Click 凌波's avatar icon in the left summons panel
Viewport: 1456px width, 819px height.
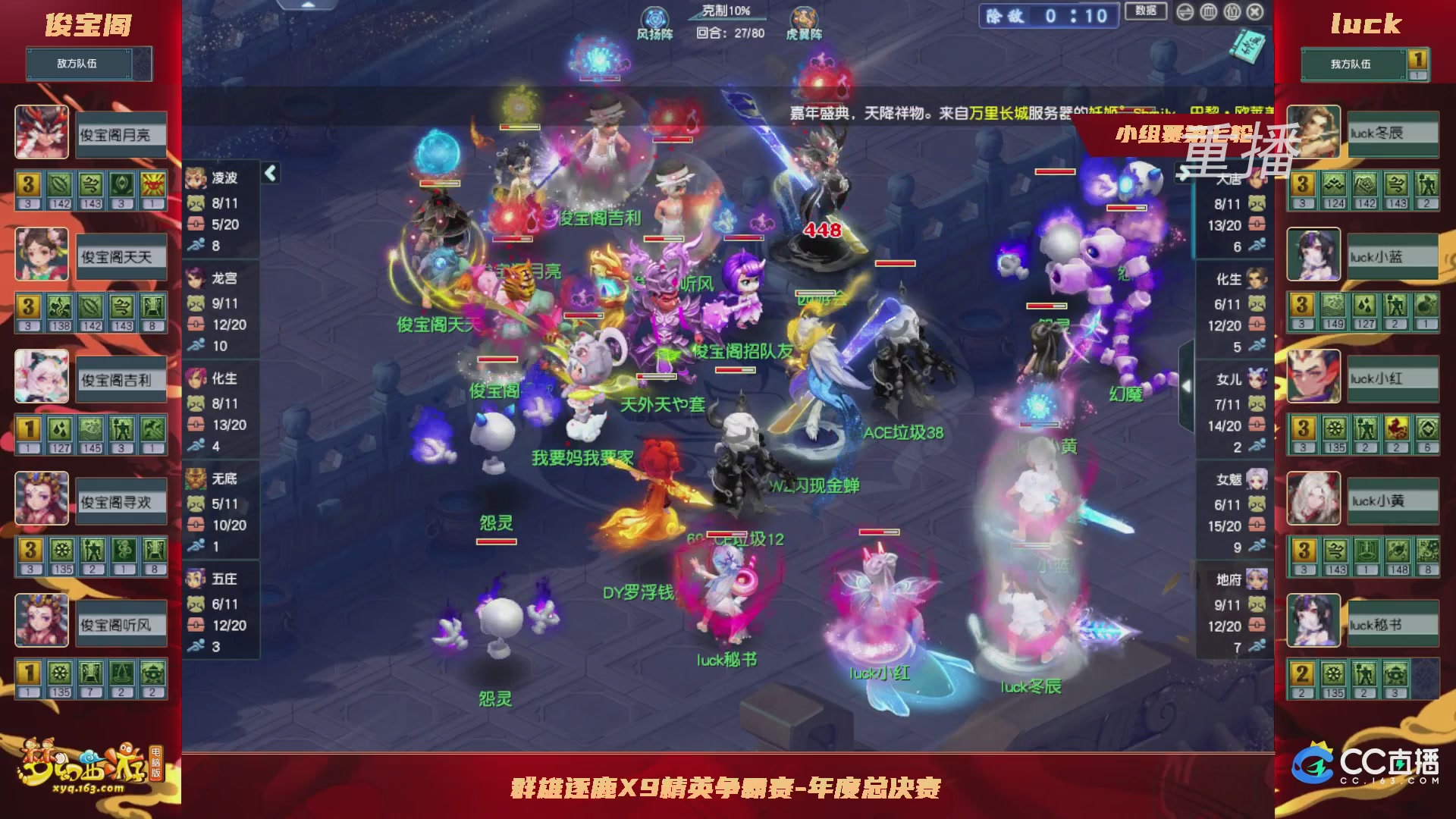pyautogui.click(x=195, y=179)
